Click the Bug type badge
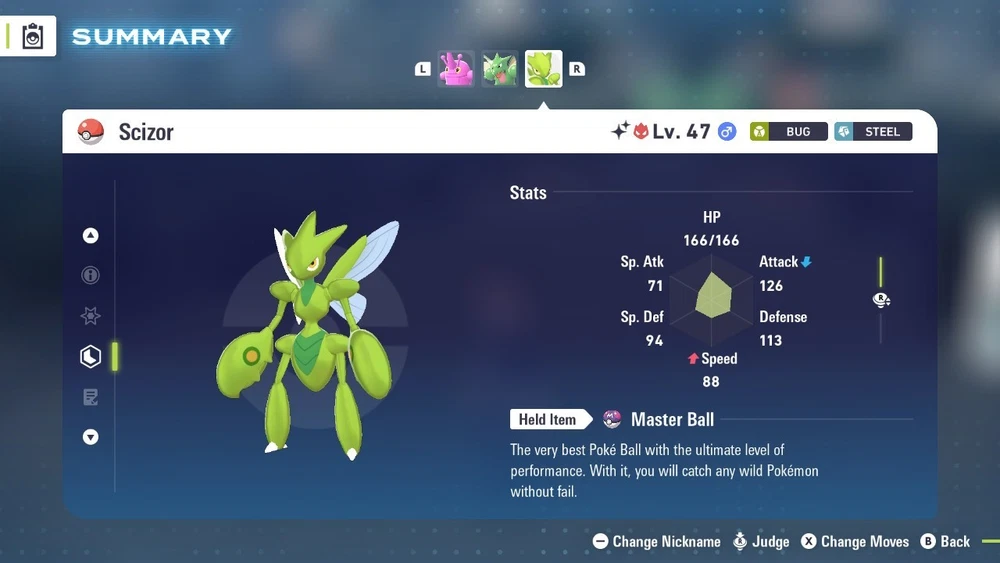Screen dimensions: 1000x563 tap(789, 132)
